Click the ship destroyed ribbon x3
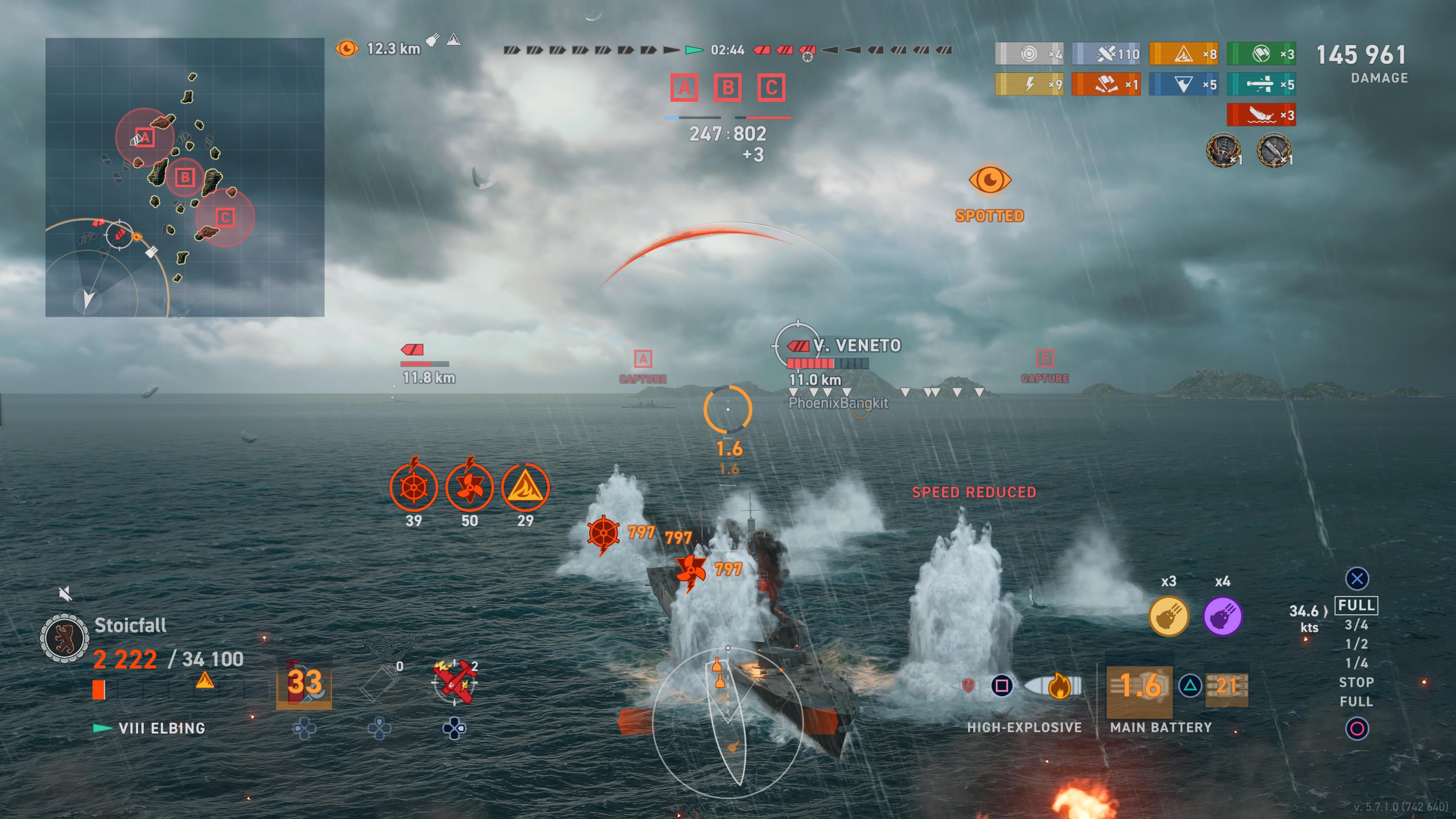 [1261, 115]
